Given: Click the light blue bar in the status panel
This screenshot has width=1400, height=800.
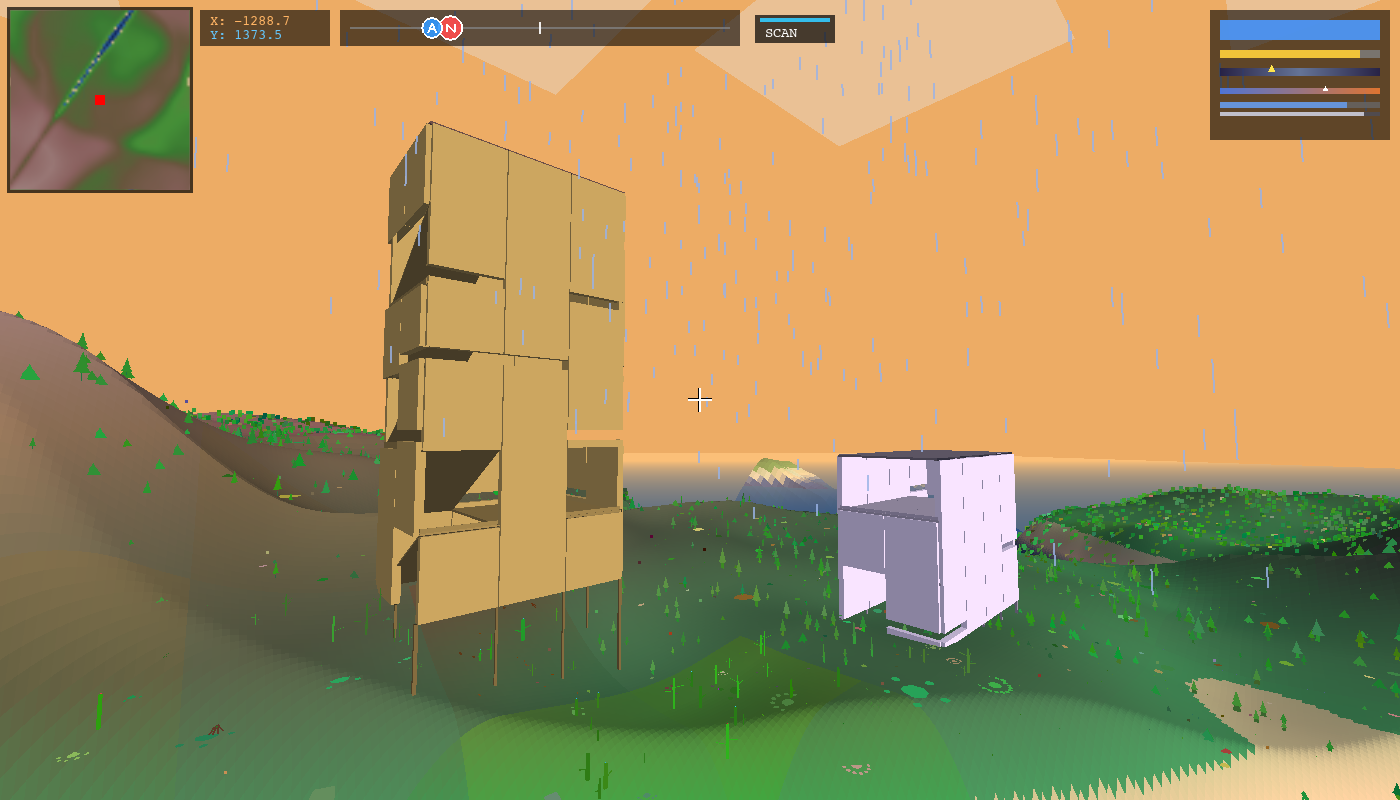Looking at the screenshot, I should pyautogui.click(x=1283, y=105).
